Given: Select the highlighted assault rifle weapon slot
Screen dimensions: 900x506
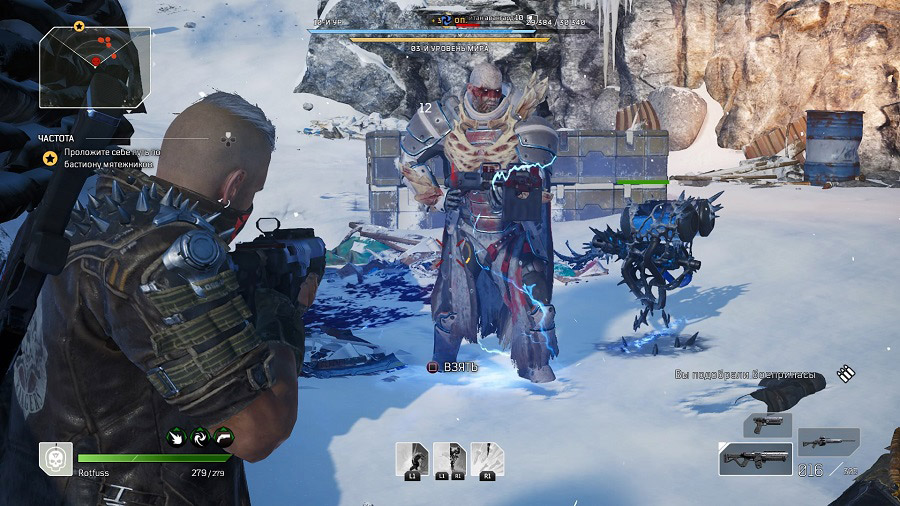Looking at the screenshot, I should click(755, 458).
